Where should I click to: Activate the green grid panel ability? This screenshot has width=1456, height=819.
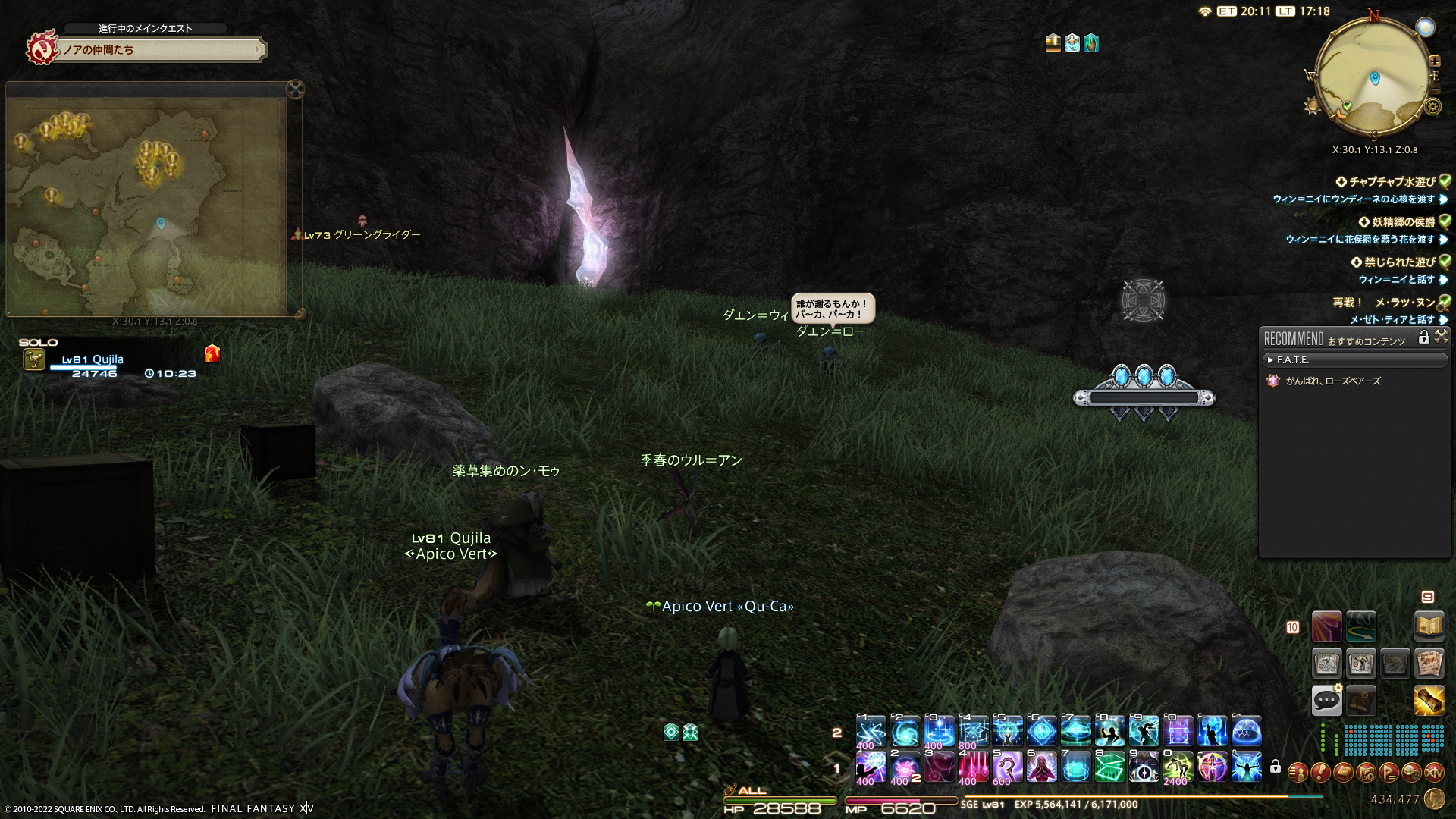(x=1109, y=767)
